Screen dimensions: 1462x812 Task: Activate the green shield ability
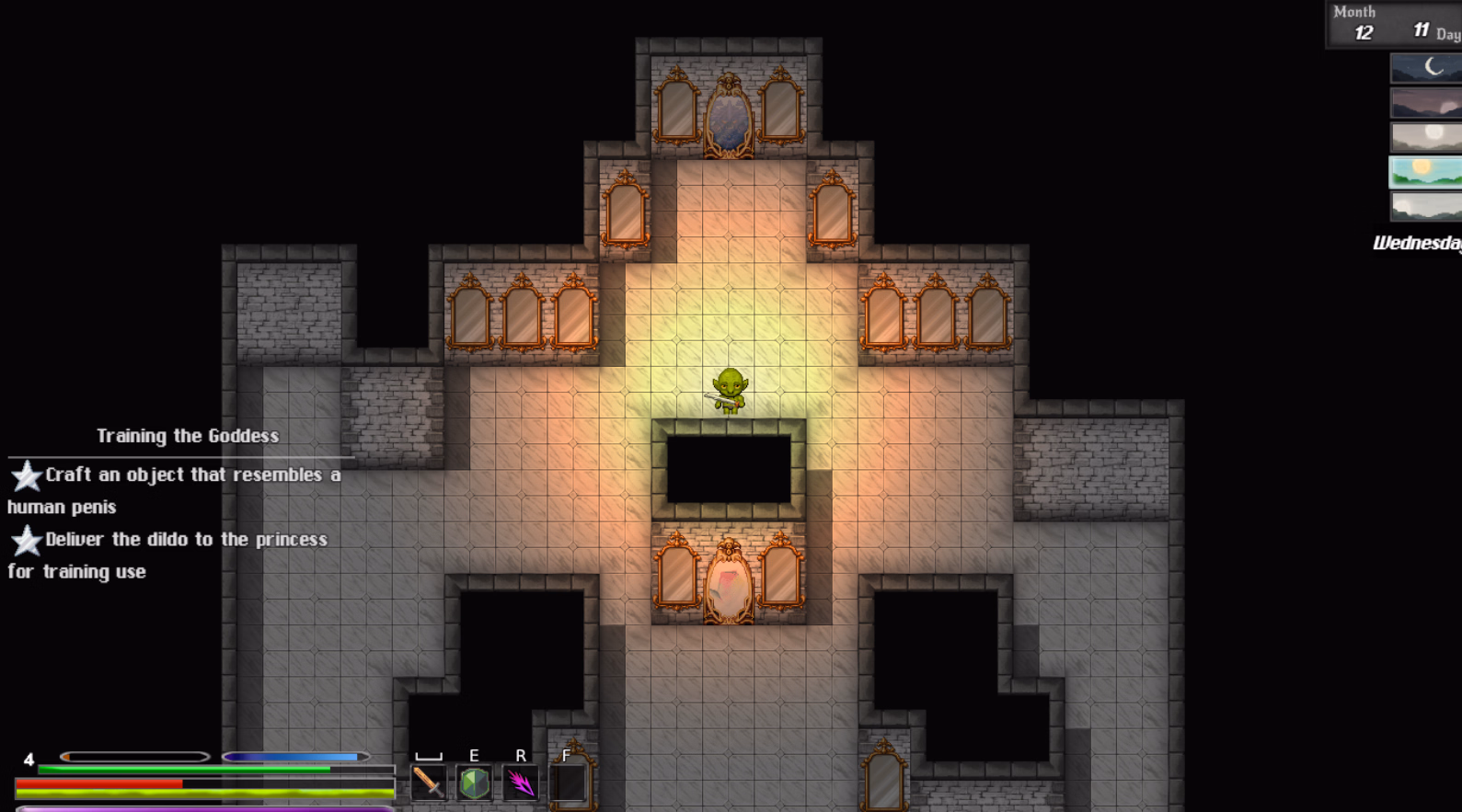point(474,783)
